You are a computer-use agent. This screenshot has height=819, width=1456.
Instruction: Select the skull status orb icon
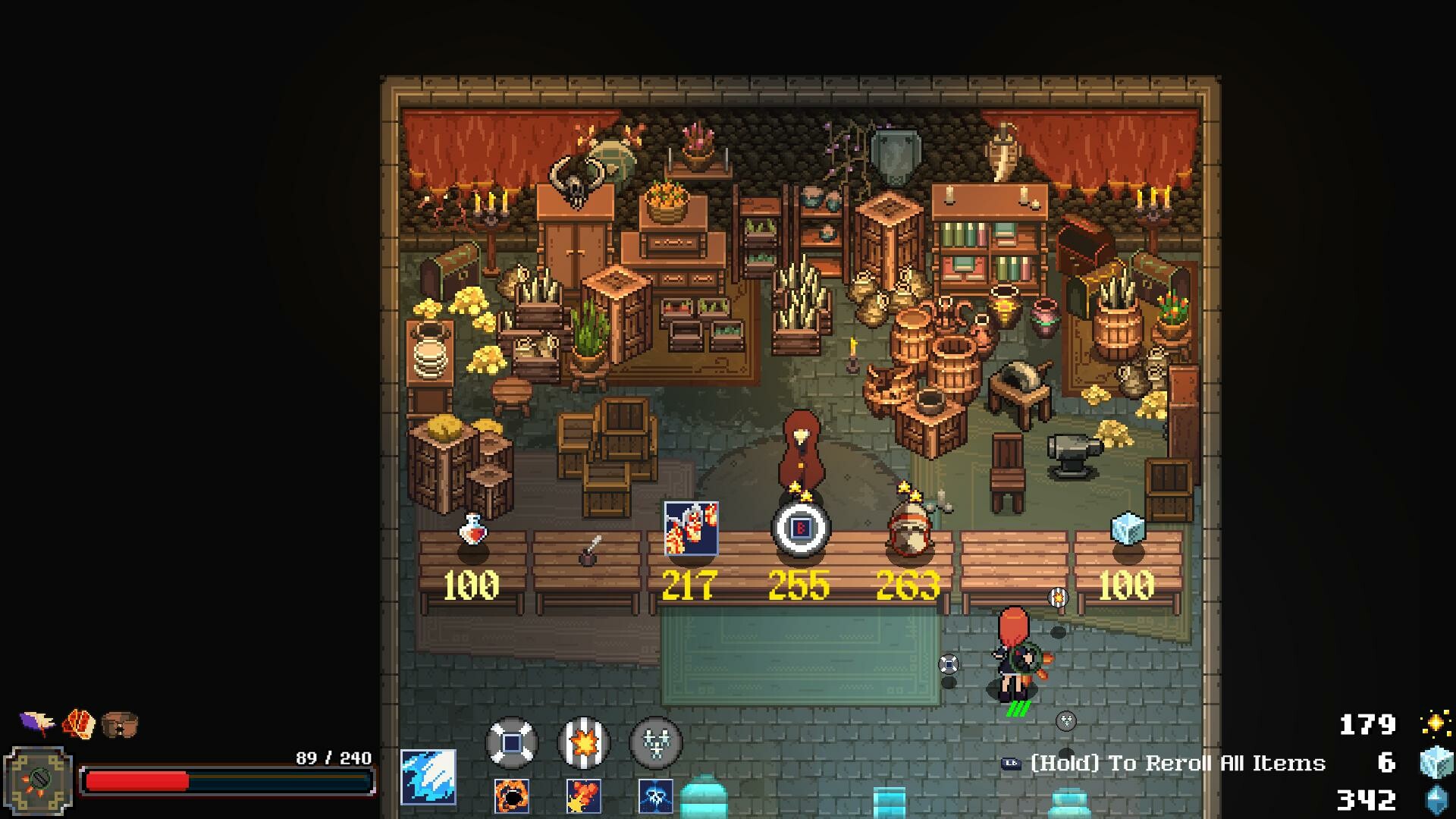[x=657, y=742]
